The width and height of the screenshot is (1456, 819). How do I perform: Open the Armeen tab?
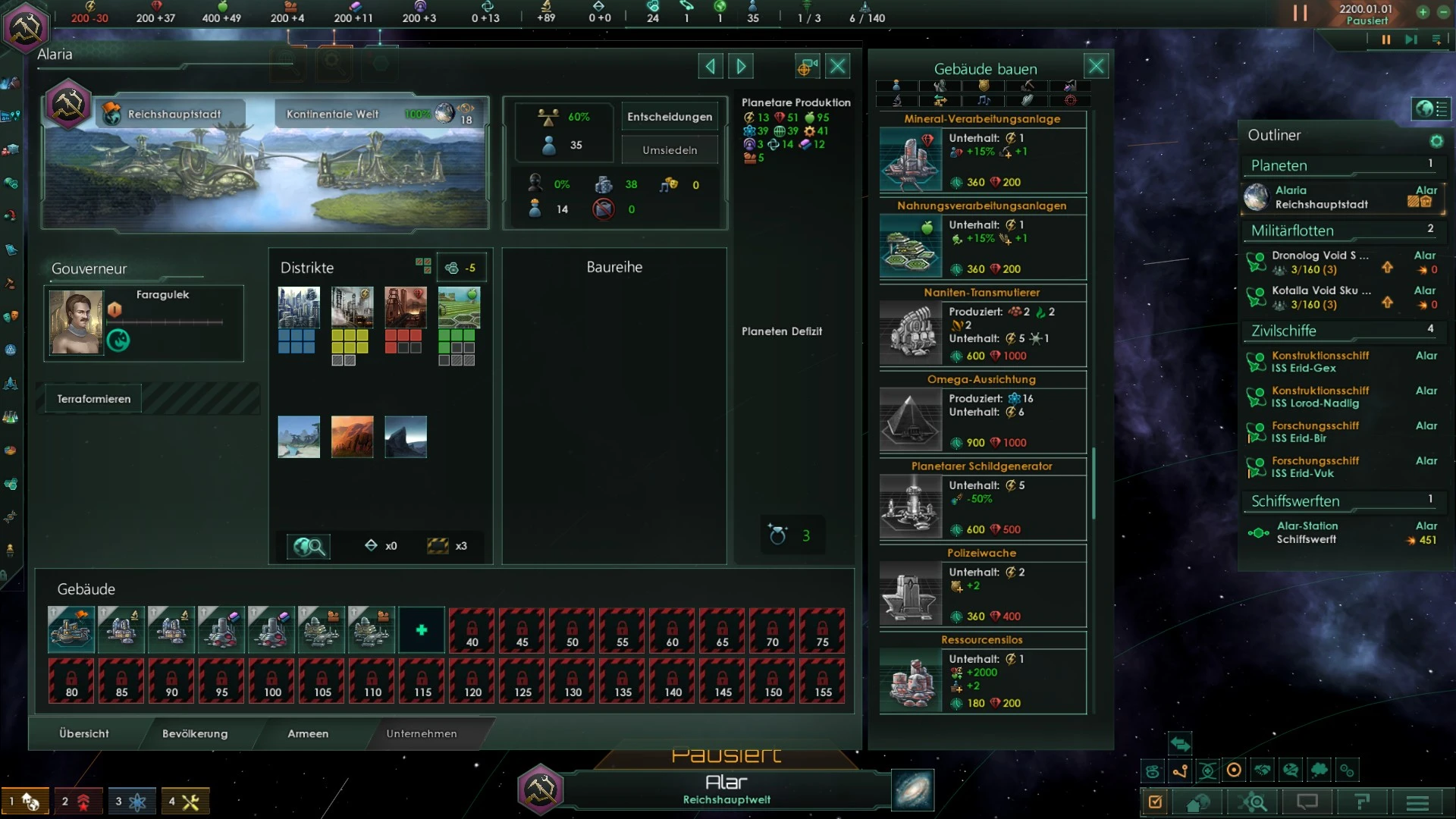(307, 734)
